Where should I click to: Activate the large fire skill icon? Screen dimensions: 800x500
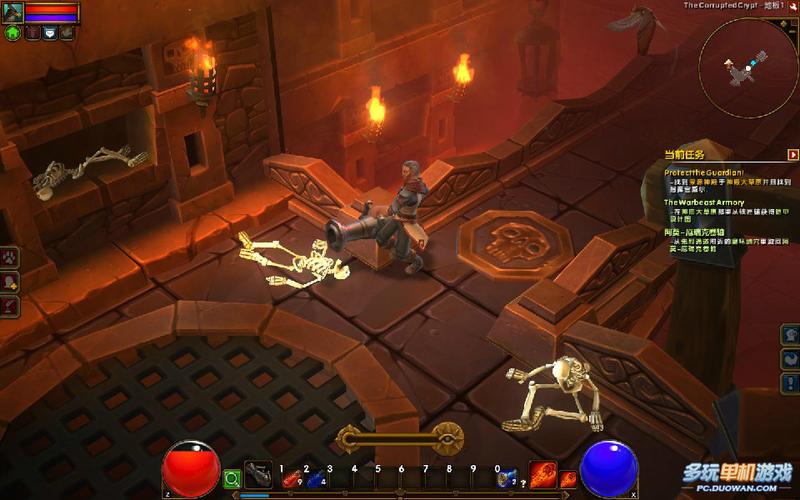tap(543, 474)
